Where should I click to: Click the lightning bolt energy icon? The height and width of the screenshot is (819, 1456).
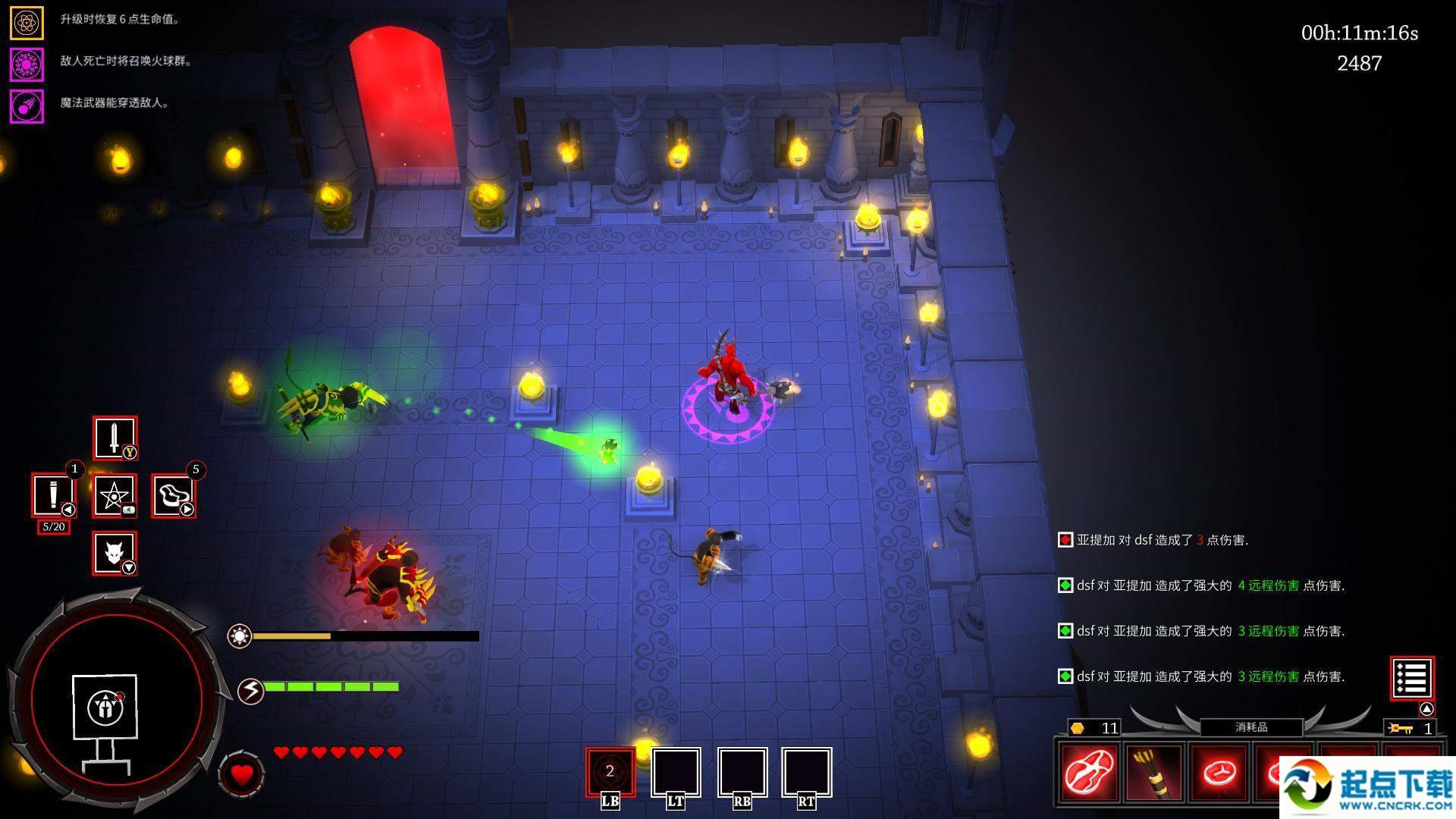coord(251,690)
